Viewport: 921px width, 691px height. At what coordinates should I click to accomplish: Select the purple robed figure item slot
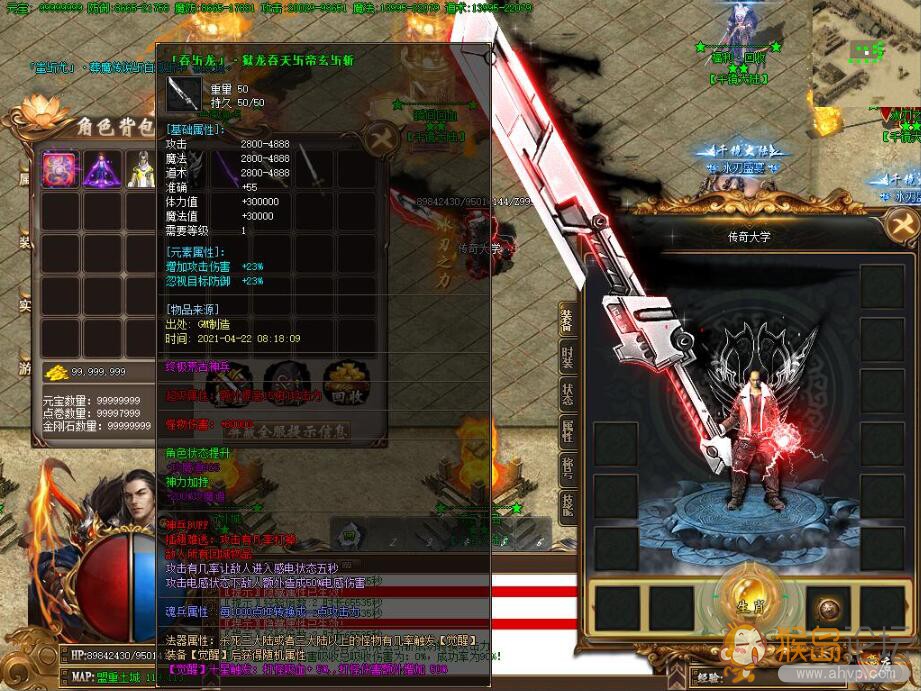[x=102, y=169]
